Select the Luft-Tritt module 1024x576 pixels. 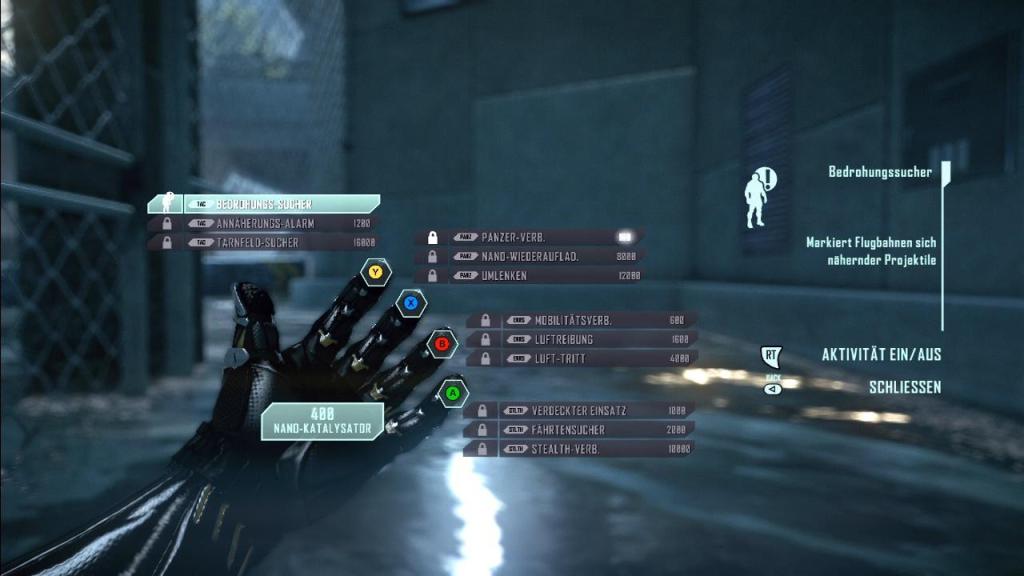(582, 358)
